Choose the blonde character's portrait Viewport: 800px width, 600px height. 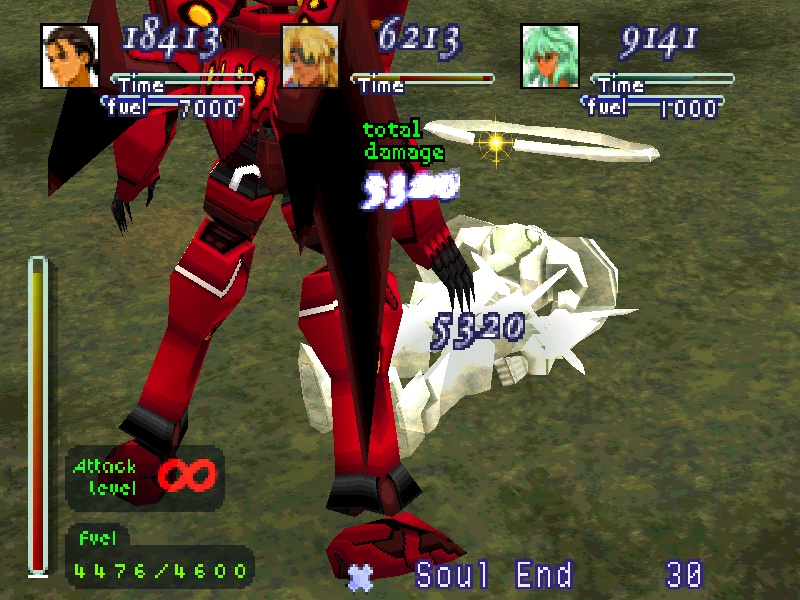[310, 55]
